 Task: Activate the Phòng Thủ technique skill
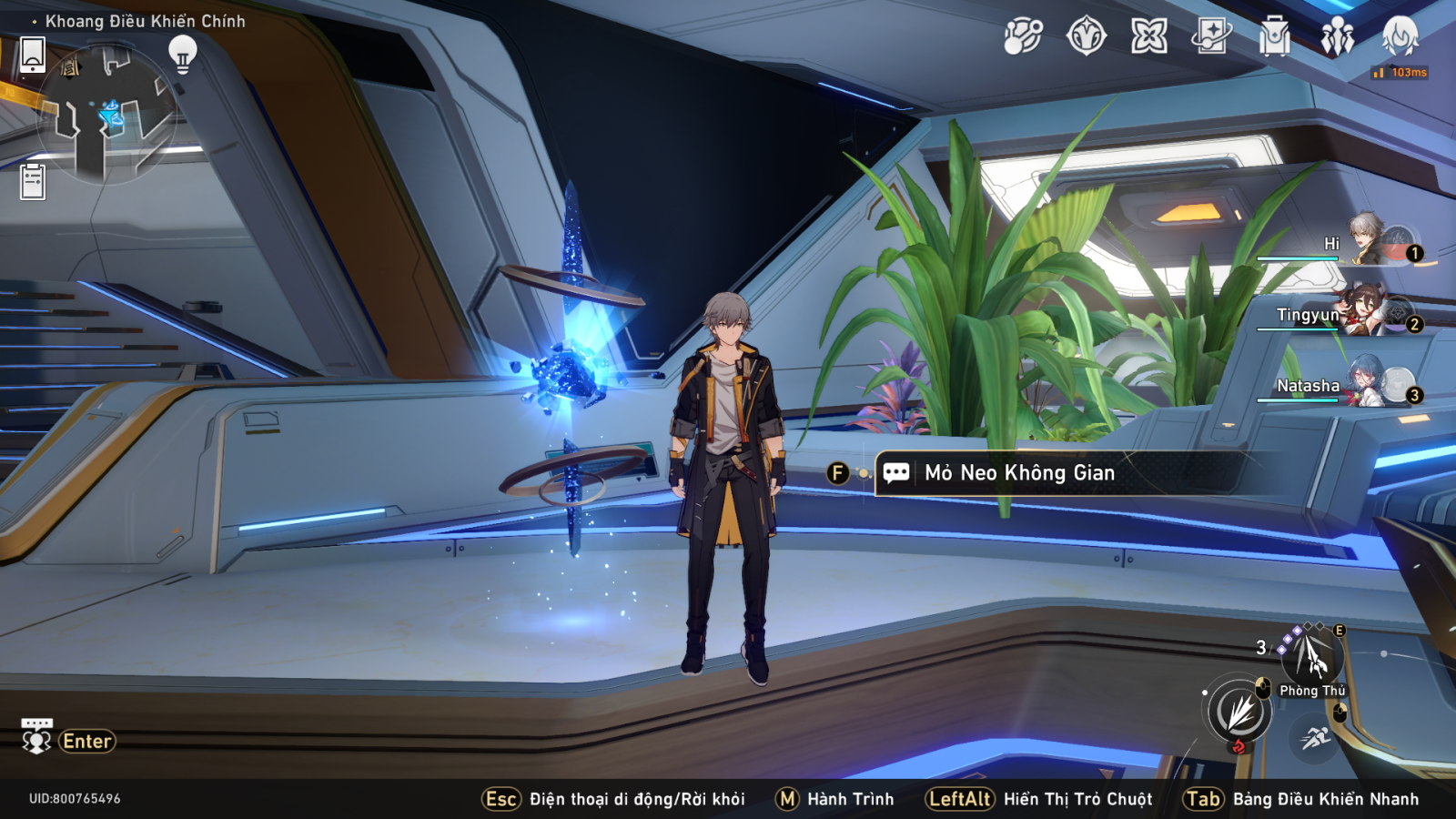(x=1311, y=657)
